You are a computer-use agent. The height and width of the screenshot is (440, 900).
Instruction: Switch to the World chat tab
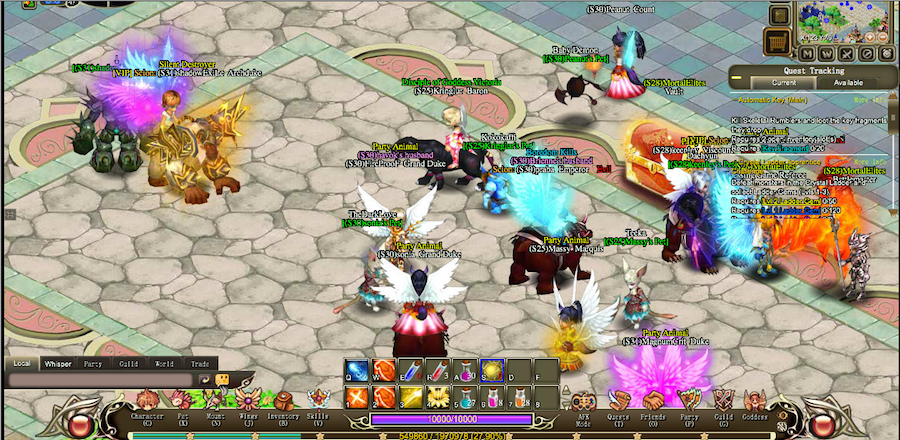164,364
